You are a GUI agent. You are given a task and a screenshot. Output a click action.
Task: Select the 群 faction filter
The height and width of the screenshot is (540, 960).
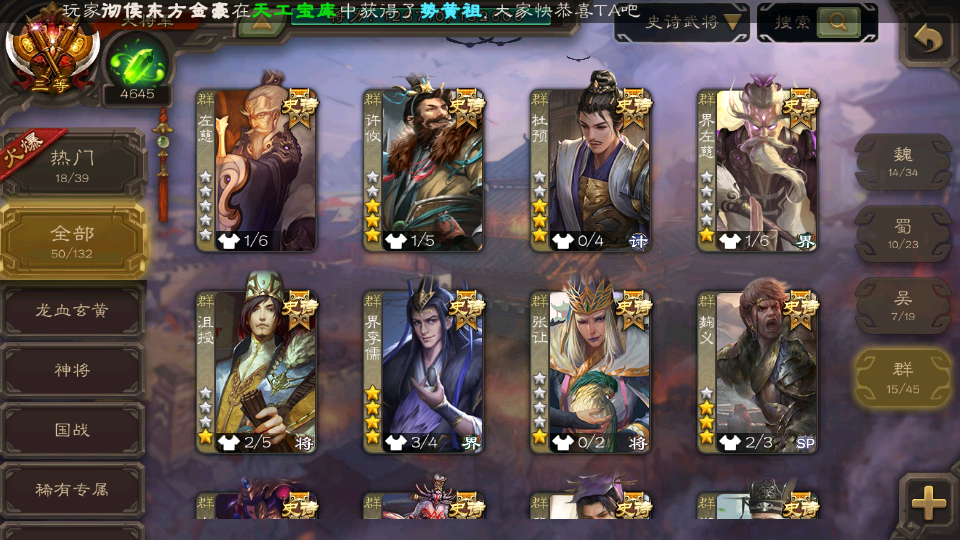903,377
